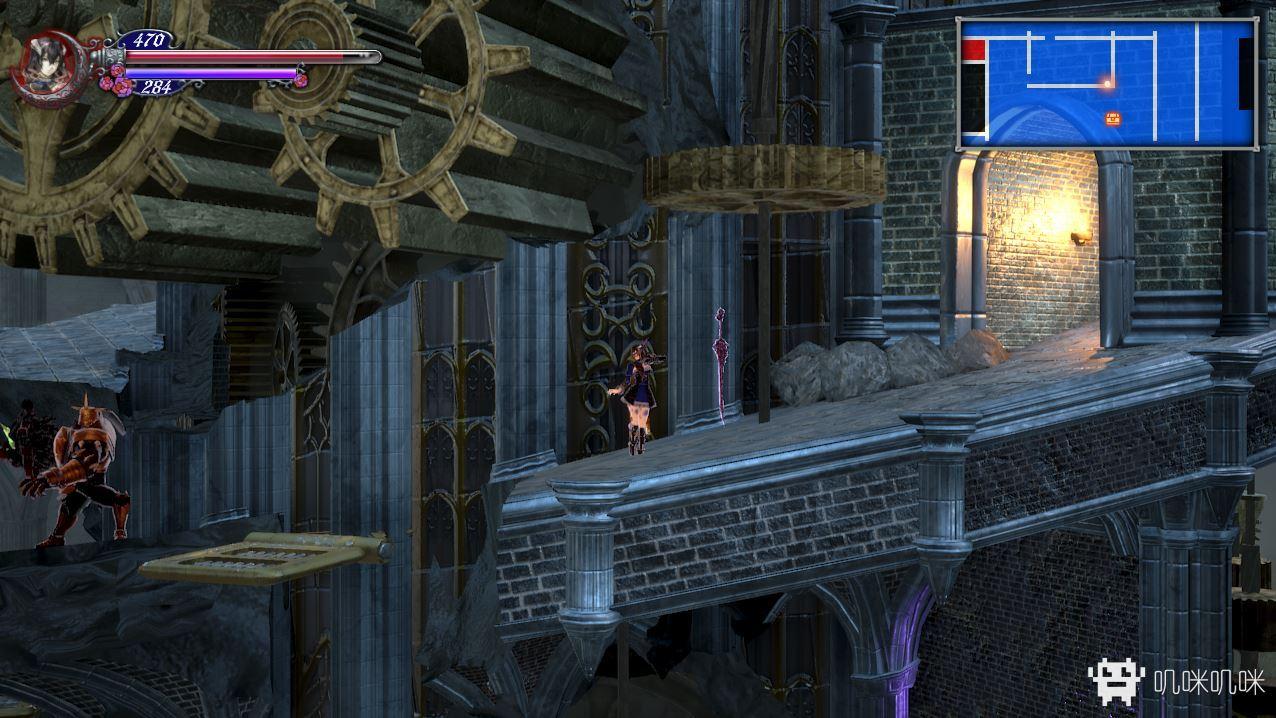
Task: Click the glowing player position marker on minimap
Action: coord(1107,84)
